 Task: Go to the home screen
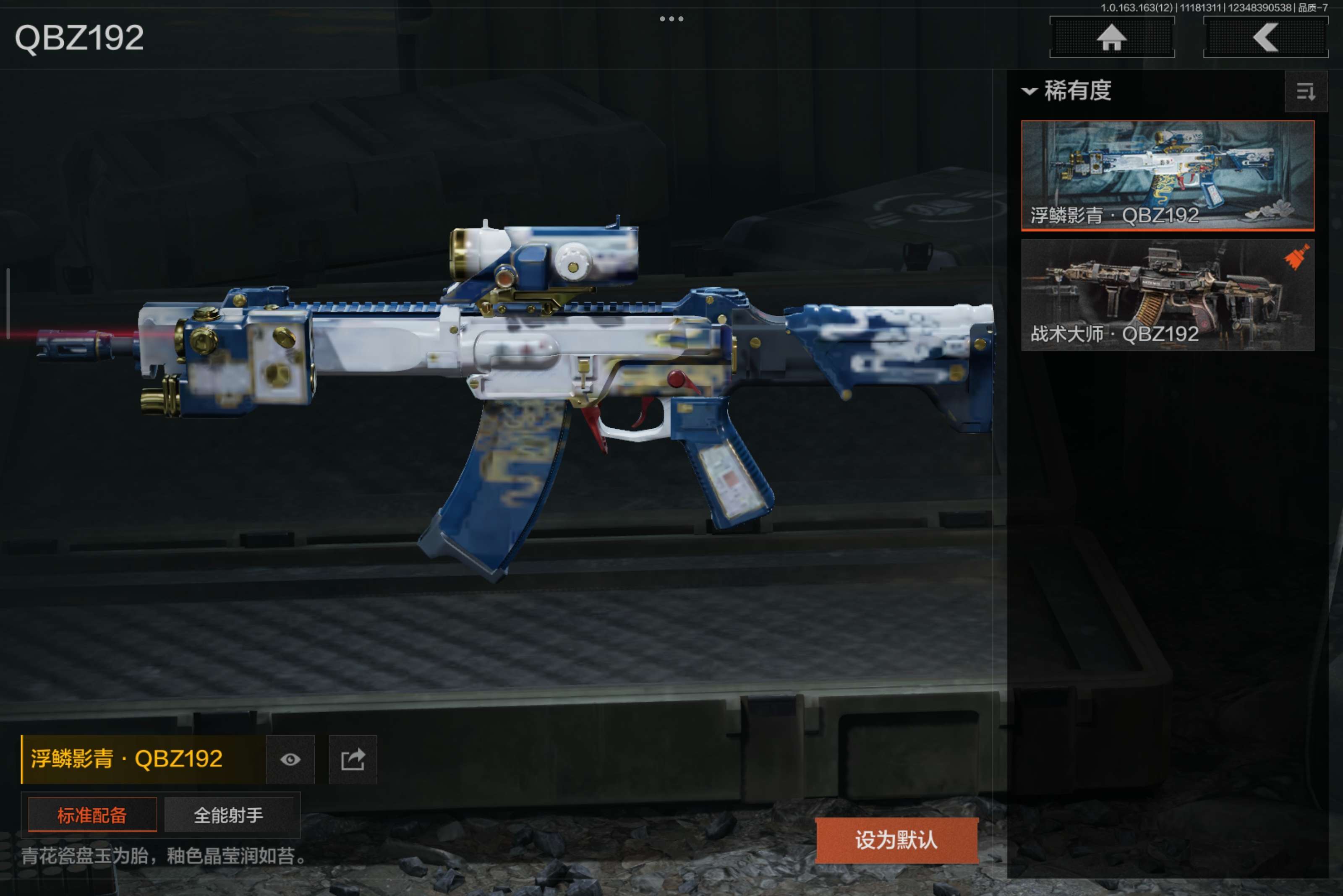coord(1111,38)
